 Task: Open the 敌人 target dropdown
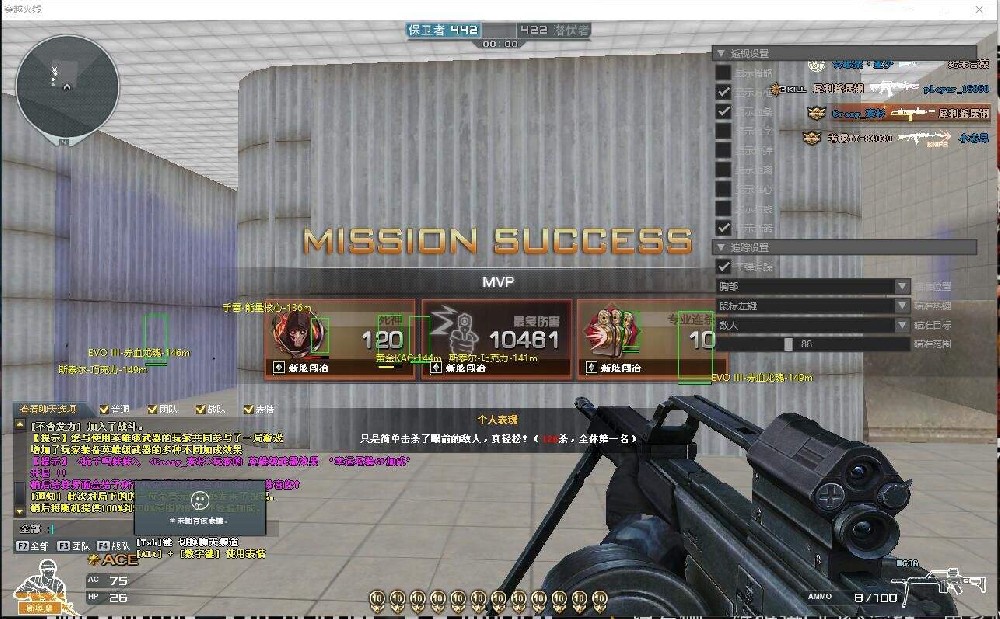[x=812, y=325]
